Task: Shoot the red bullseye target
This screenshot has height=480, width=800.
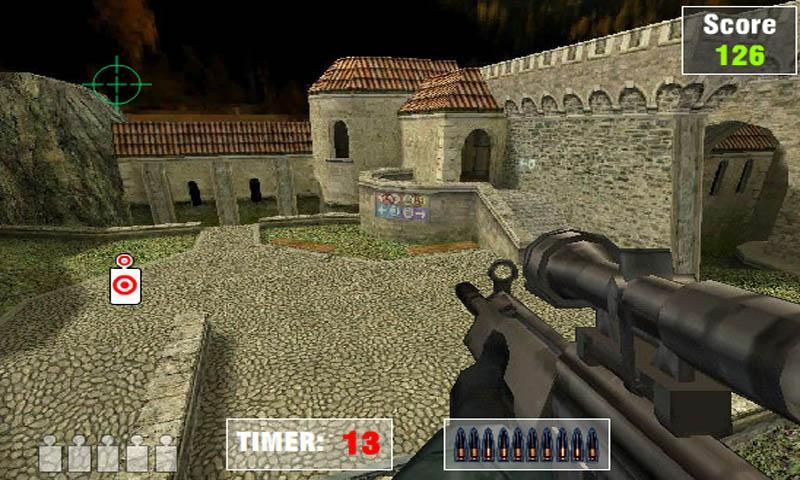Action: pos(125,285)
